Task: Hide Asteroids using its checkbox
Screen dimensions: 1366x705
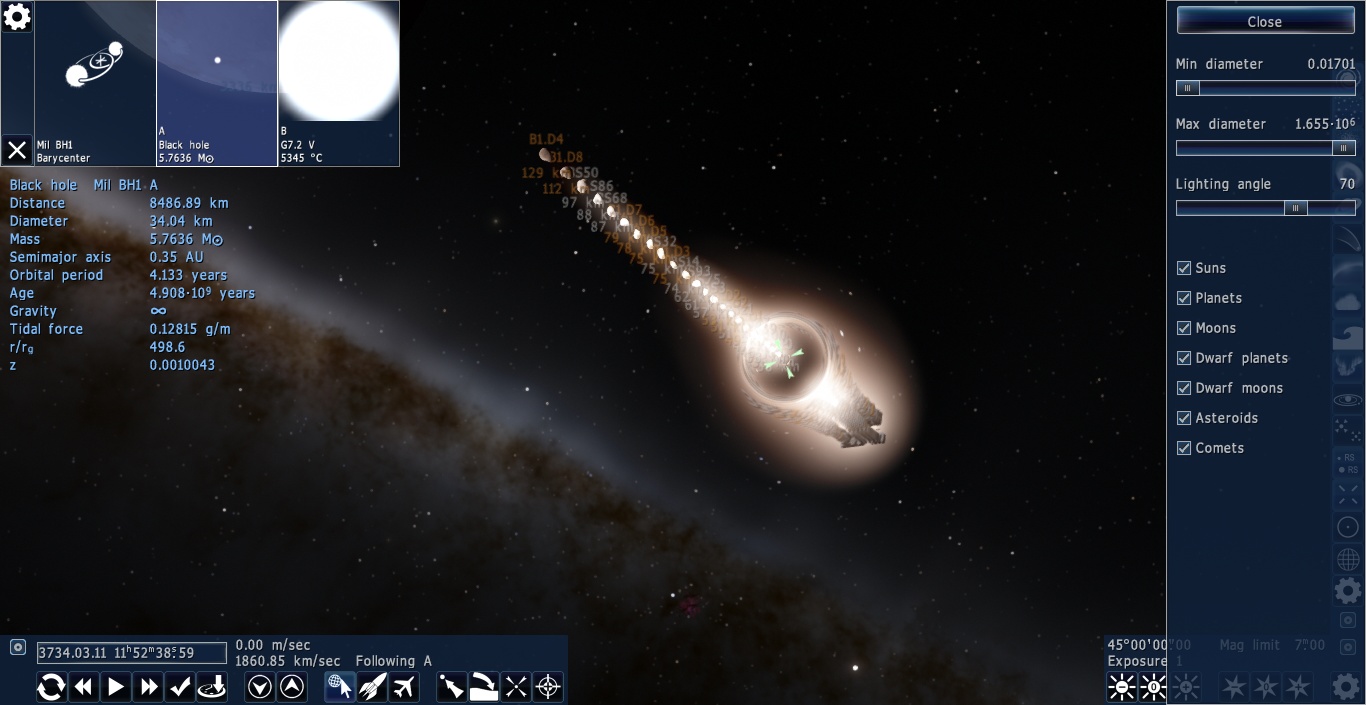Action: 1184,418
